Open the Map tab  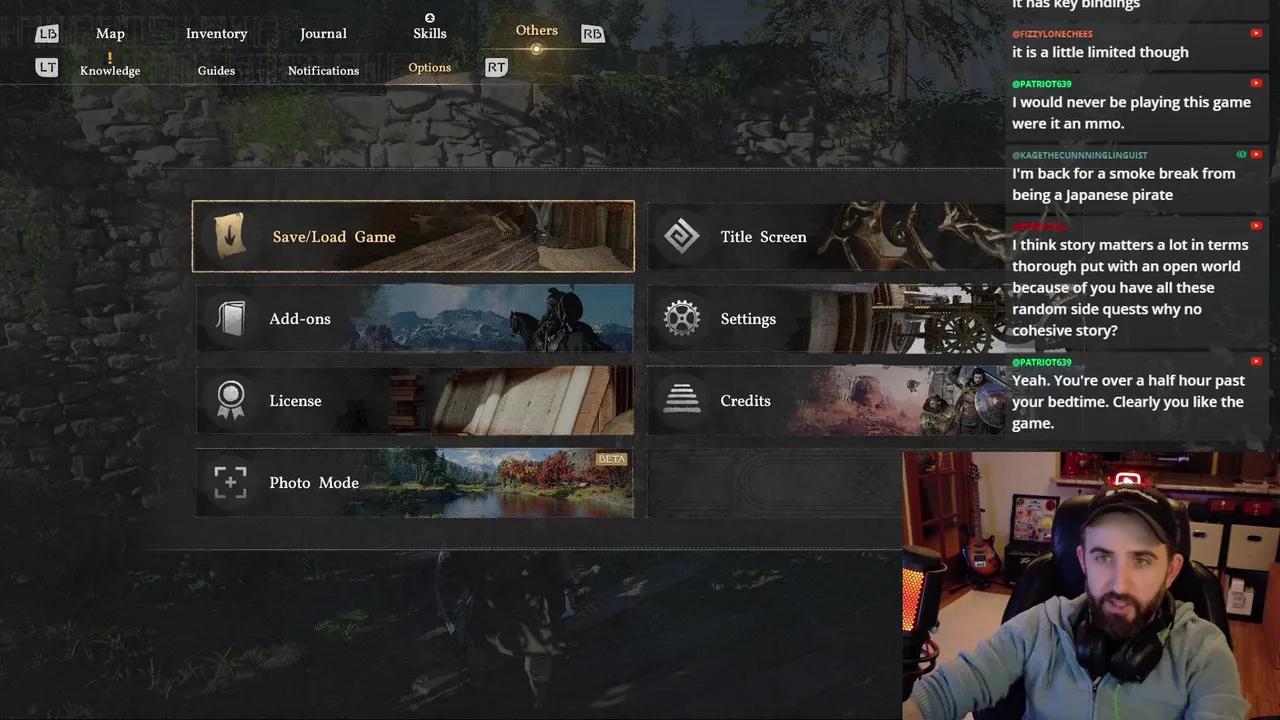pyautogui.click(x=110, y=33)
